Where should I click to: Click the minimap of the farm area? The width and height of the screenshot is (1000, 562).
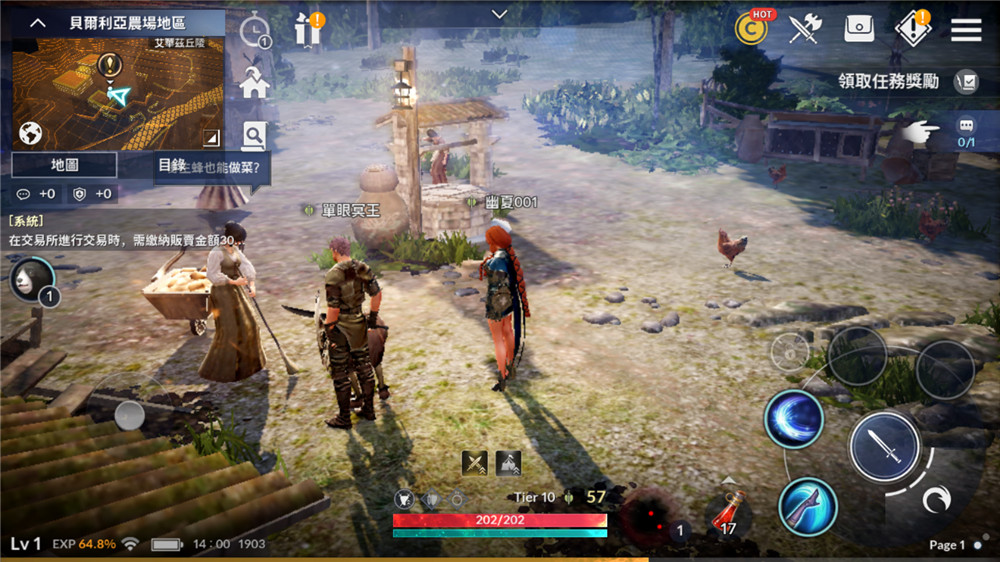[x=118, y=93]
